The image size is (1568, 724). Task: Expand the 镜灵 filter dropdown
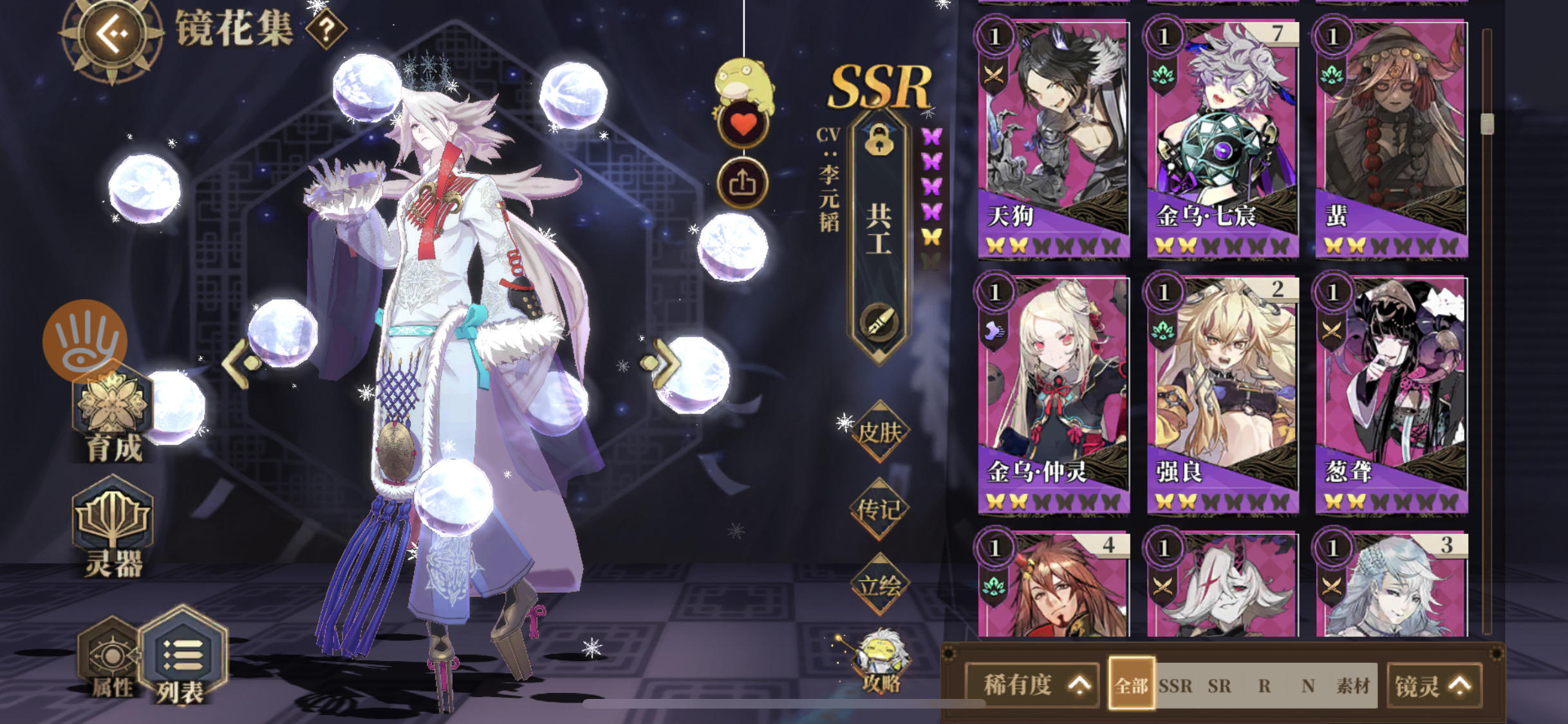point(1434,685)
